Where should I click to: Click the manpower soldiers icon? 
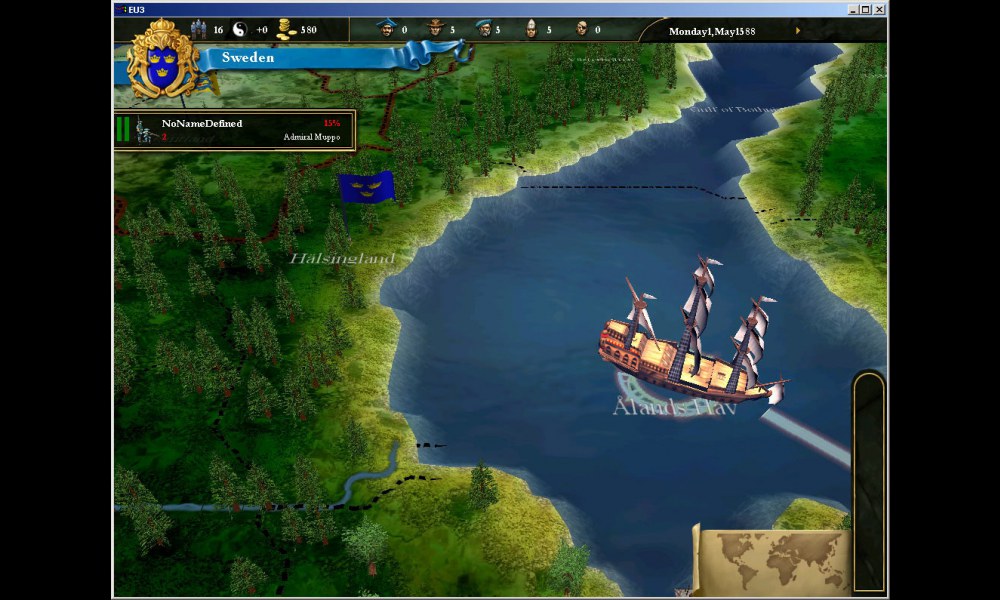(197, 29)
